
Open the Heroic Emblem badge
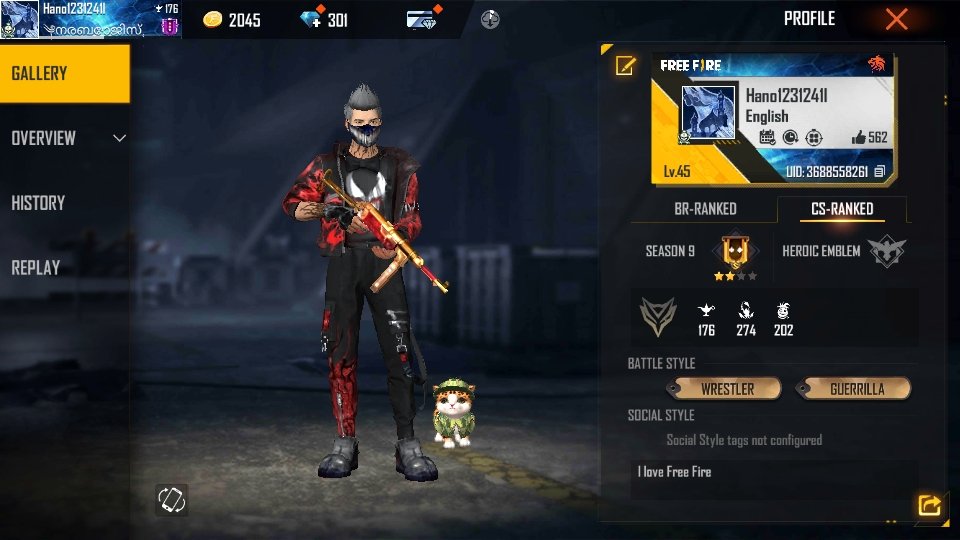pos(887,251)
